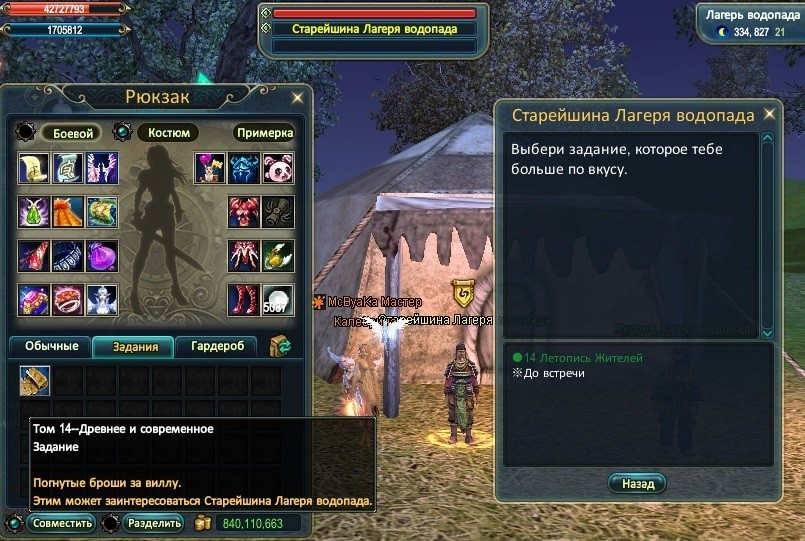Show the Гардероб tab
Image resolution: width=805 pixels, height=541 pixels.
coord(217,347)
